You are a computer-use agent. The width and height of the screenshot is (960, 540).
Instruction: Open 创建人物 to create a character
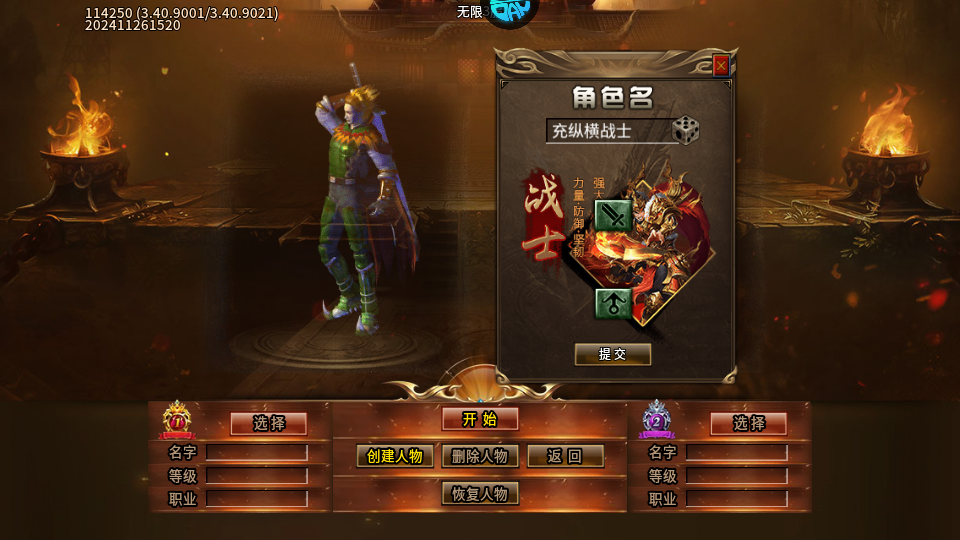click(395, 456)
